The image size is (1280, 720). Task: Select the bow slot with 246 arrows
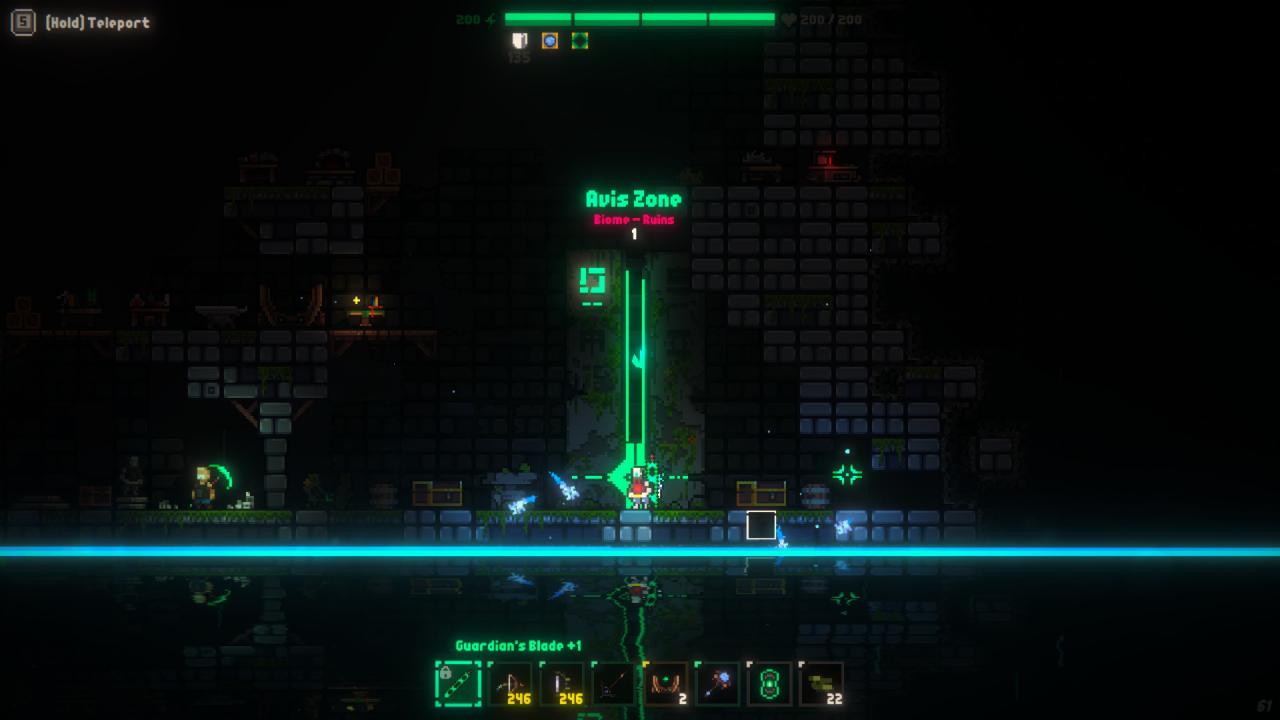tap(510, 684)
